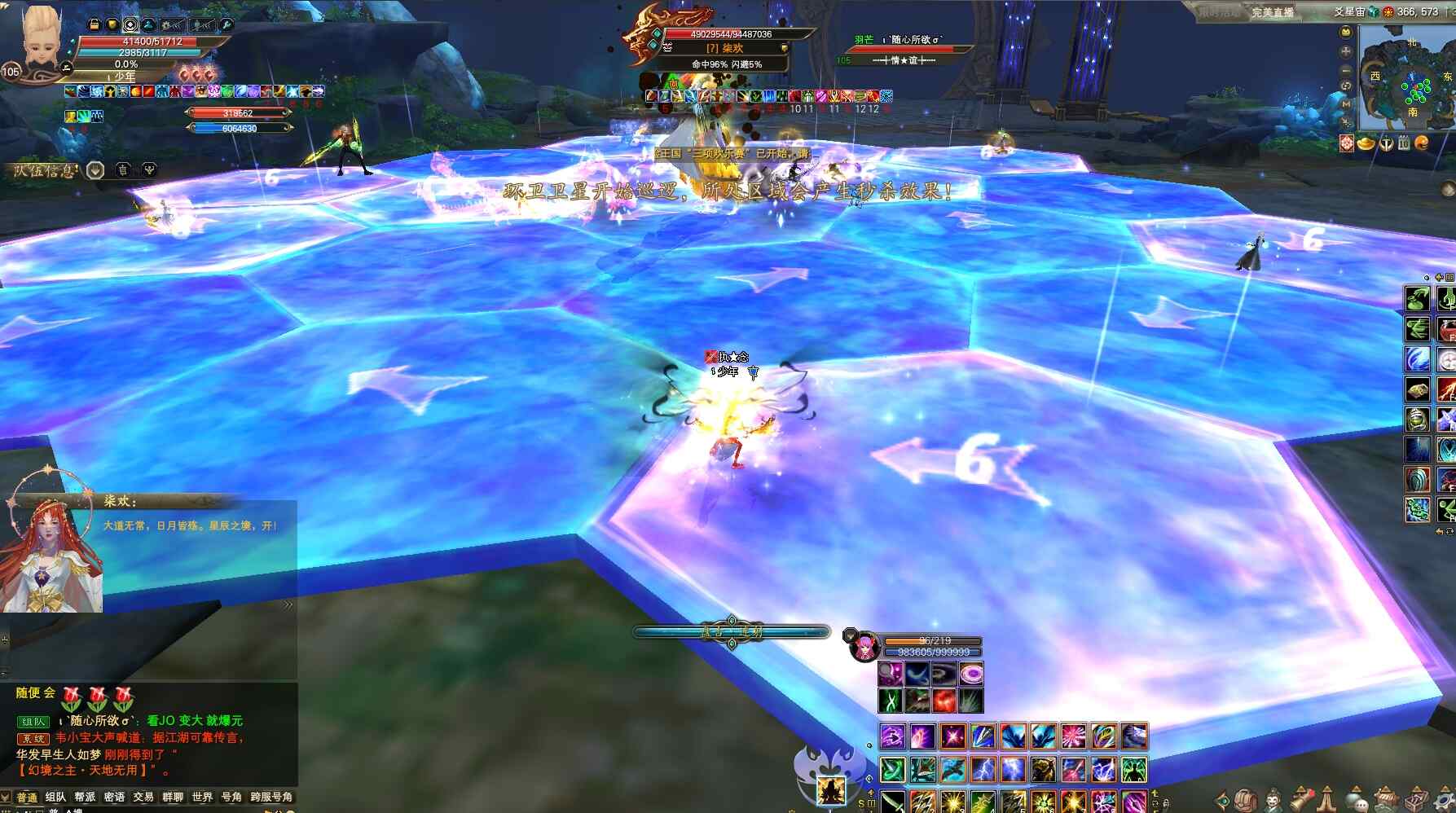Viewport: 1456px width, 813px height.
Task: Click the minimap zoom-in plus button
Action: [1346, 51]
